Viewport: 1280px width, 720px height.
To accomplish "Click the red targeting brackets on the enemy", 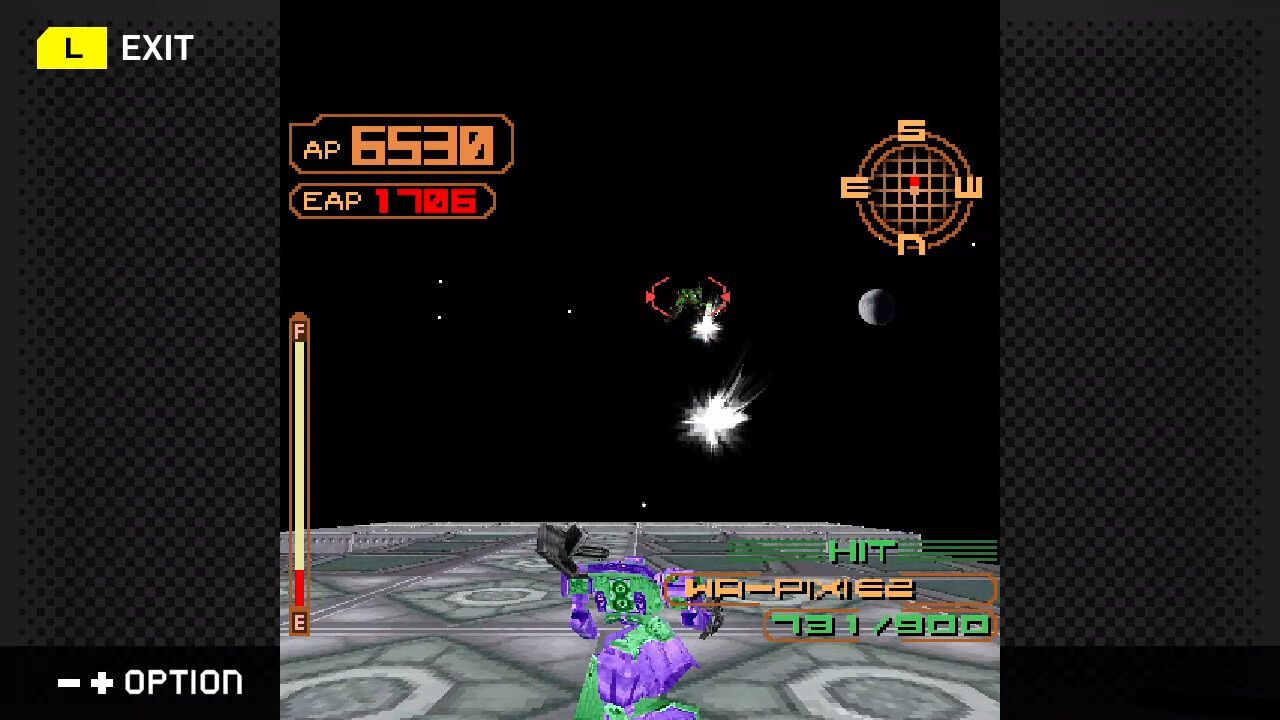I will pos(690,296).
